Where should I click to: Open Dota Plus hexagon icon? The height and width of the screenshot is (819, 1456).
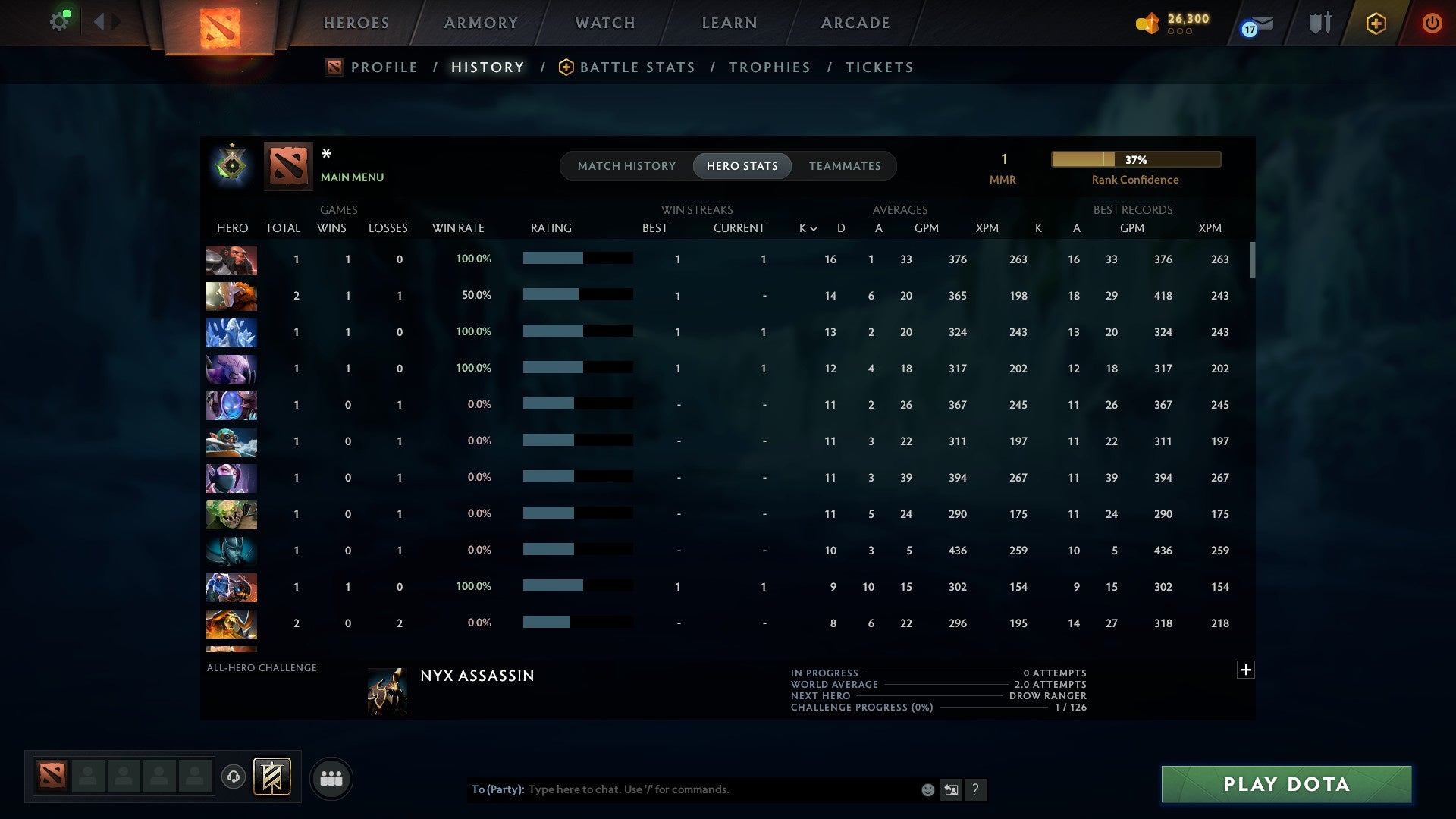coord(1376,23)
